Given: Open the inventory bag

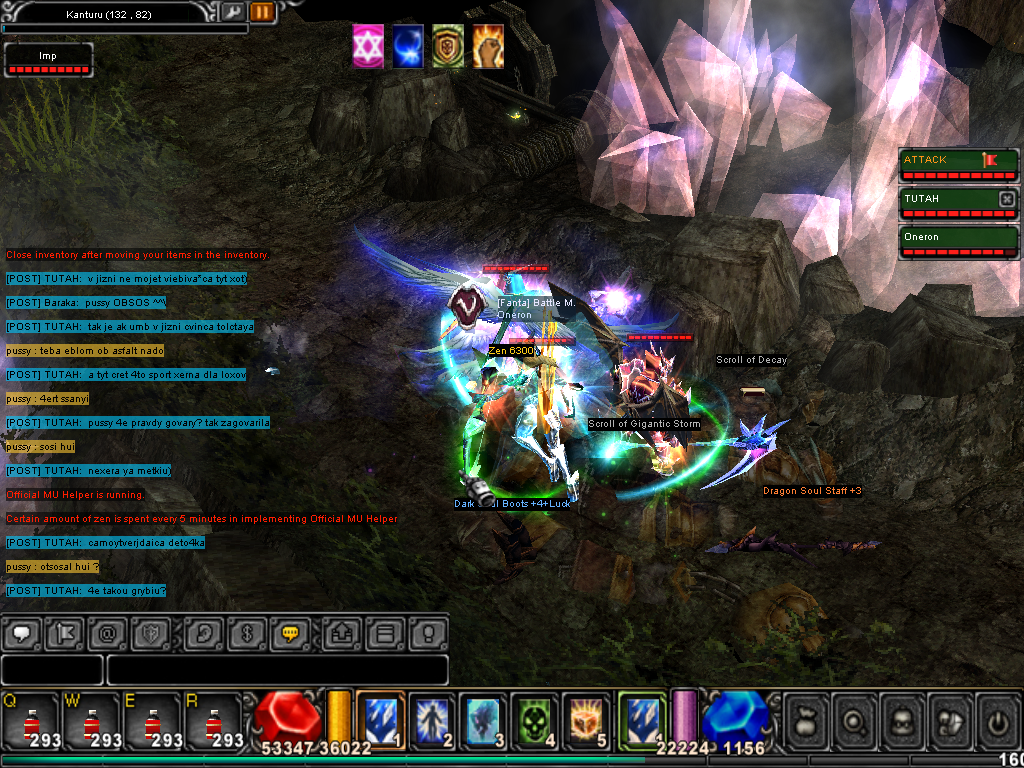Looking at the screenshot, I should point(807,719).
